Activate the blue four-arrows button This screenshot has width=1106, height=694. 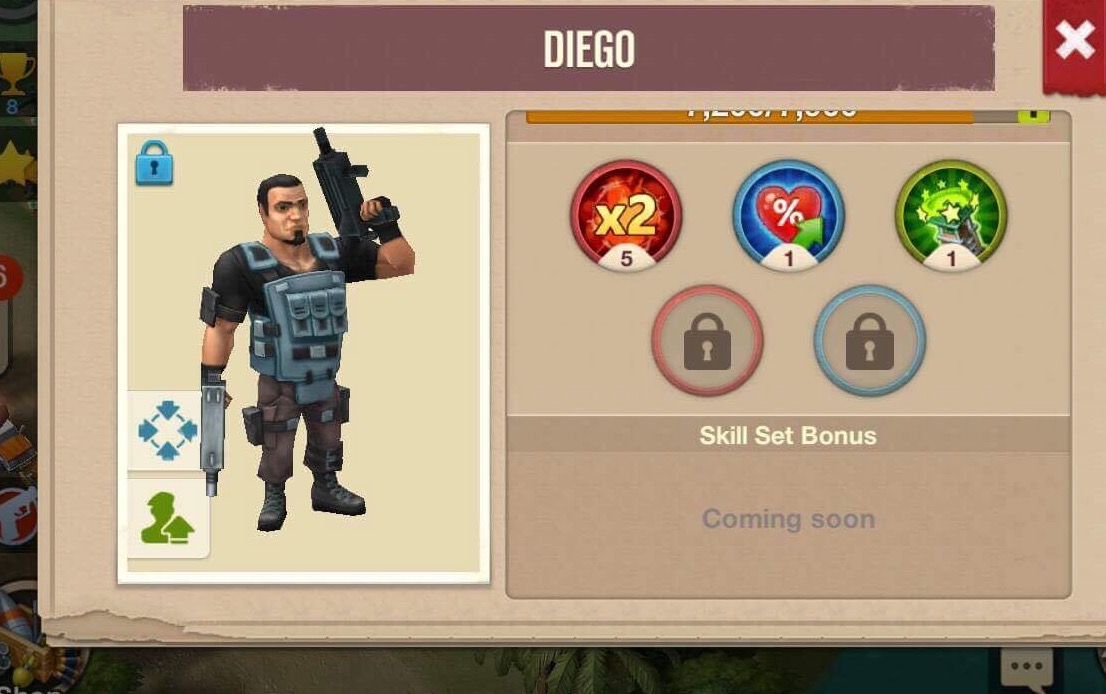[x=167, y=430]
